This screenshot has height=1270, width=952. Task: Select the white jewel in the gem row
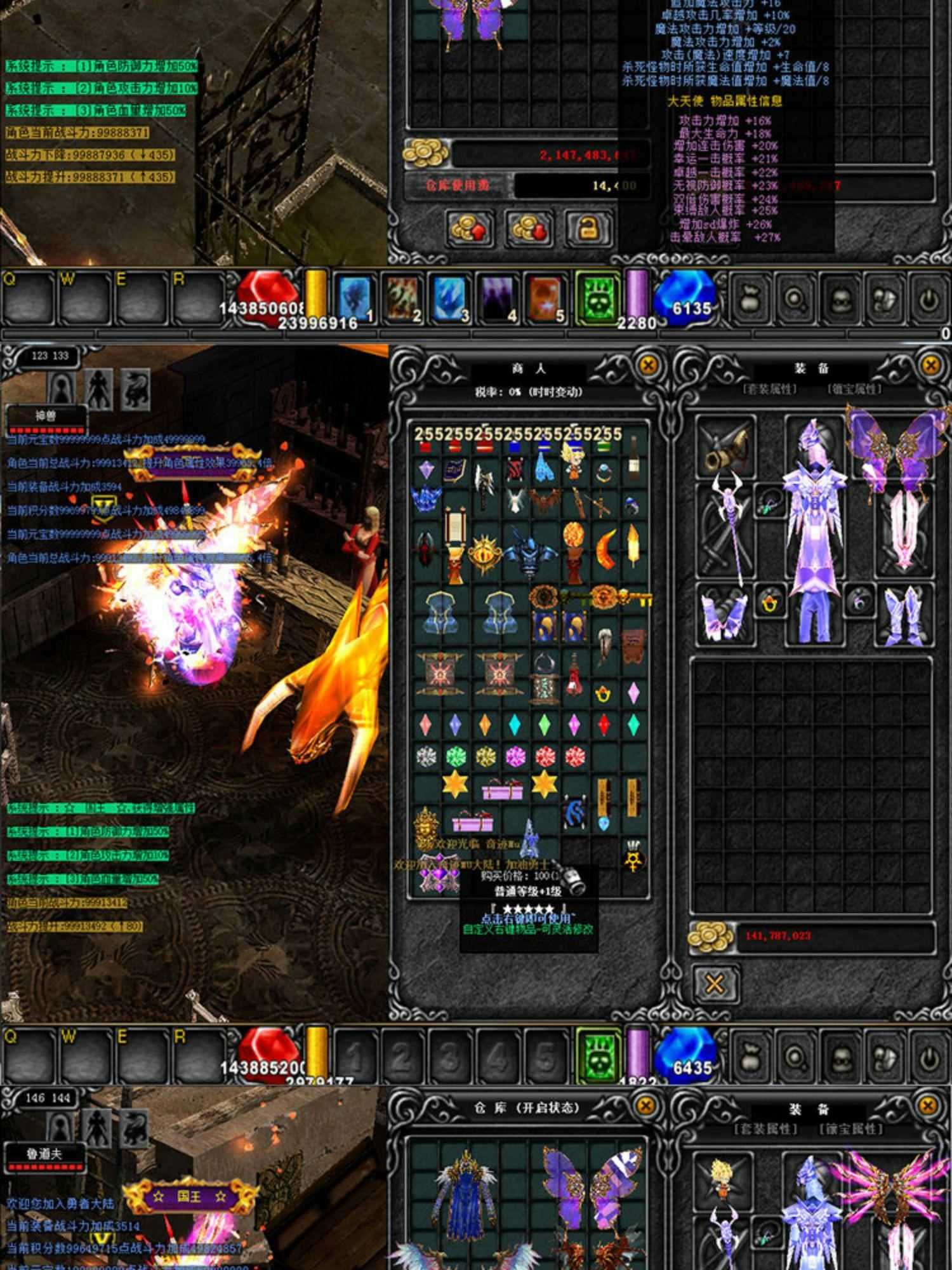click(426, 756)
